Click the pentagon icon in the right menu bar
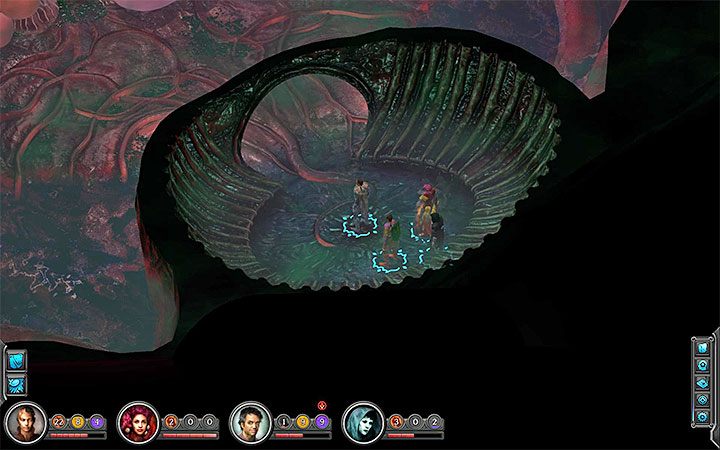The height and width of the screenshot is (450, 720). [x=702, y=365]
